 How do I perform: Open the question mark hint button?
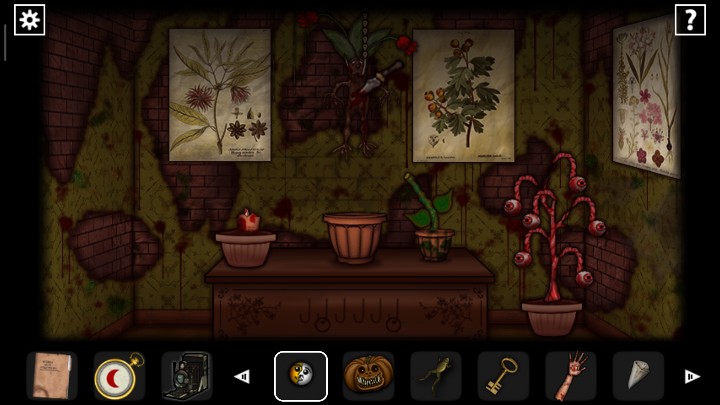(x=690, y=19)
